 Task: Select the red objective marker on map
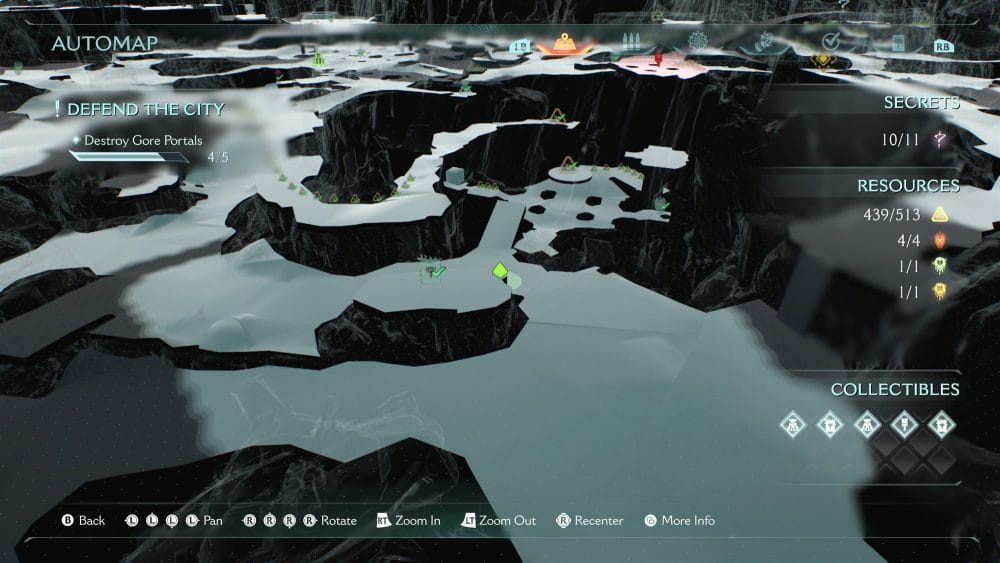click(658, 58)
